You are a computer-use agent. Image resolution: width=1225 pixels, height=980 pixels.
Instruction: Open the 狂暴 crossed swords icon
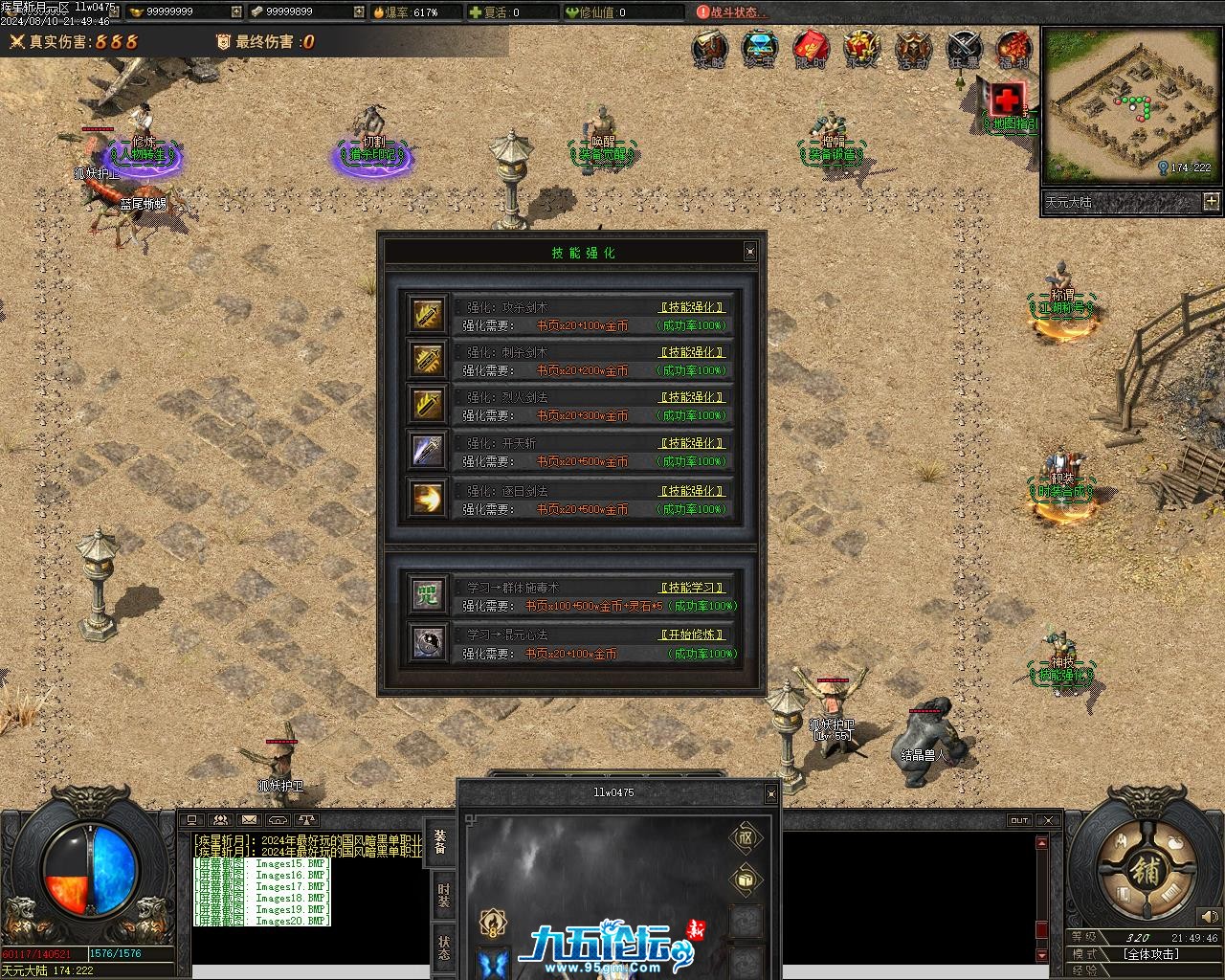pos(964,48)
